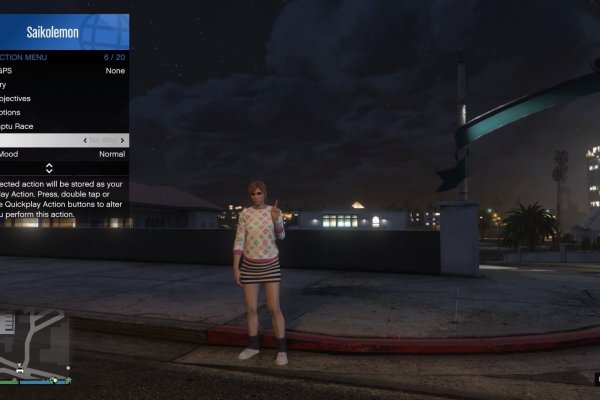Viewport: 600px width, 400px height.
Task: Click the up-down scroll arrows below the menu
Action: [x=49, y=168]
